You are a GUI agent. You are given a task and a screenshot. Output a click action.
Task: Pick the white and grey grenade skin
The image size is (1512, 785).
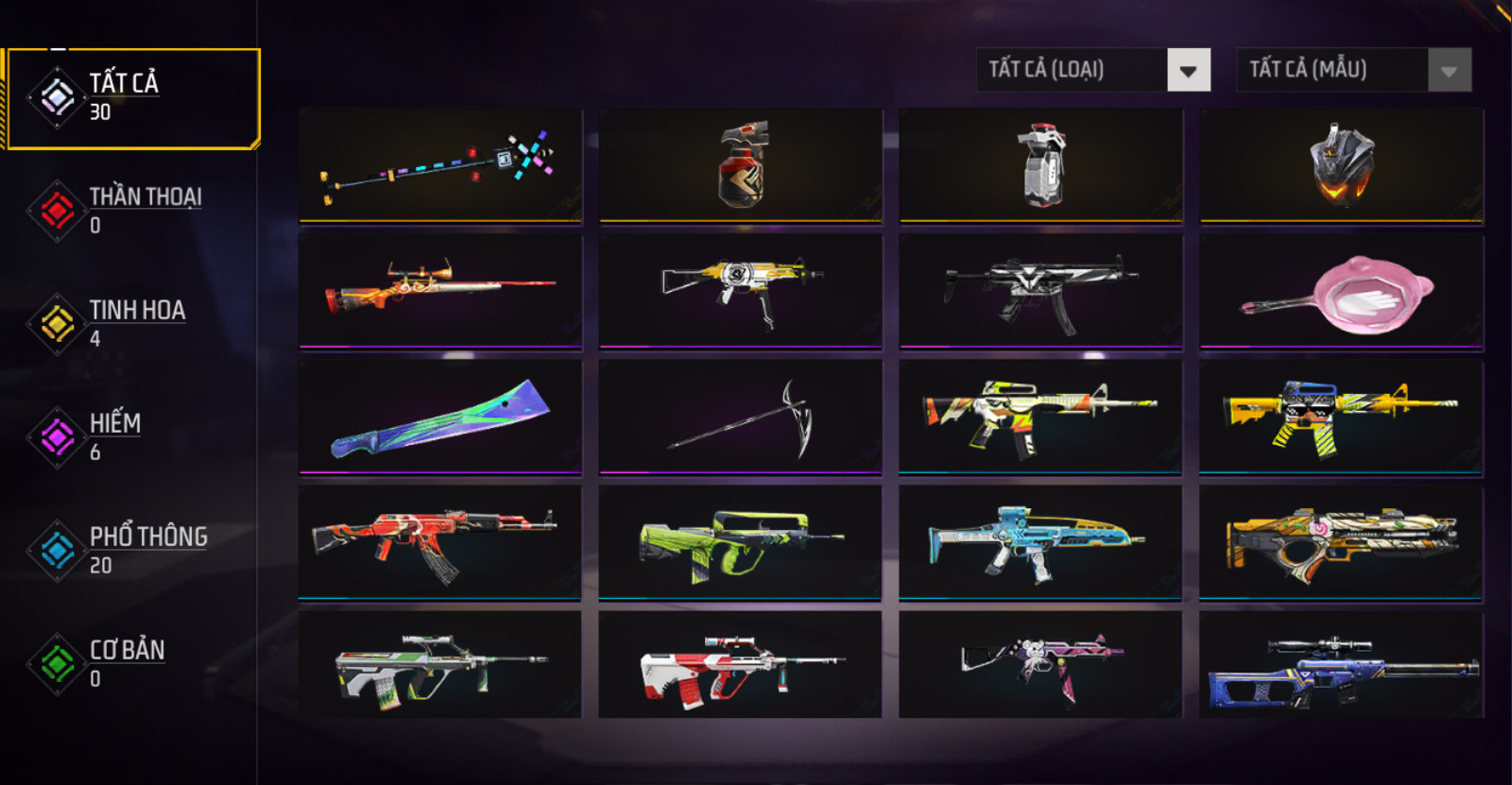pyautogui.click(x=1040, y=165)
